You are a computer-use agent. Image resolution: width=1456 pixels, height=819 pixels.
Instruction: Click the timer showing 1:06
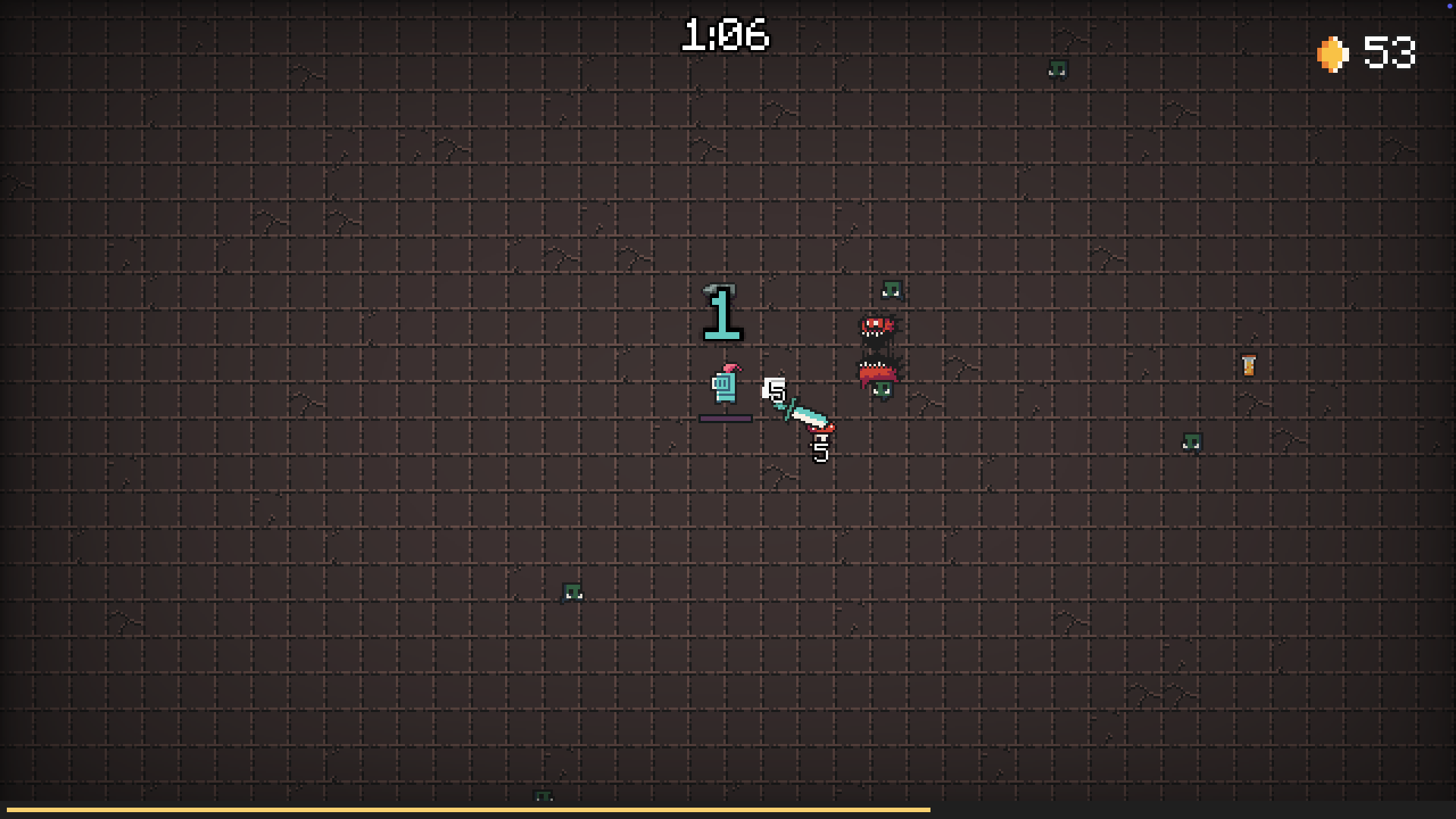coord(726,34)
